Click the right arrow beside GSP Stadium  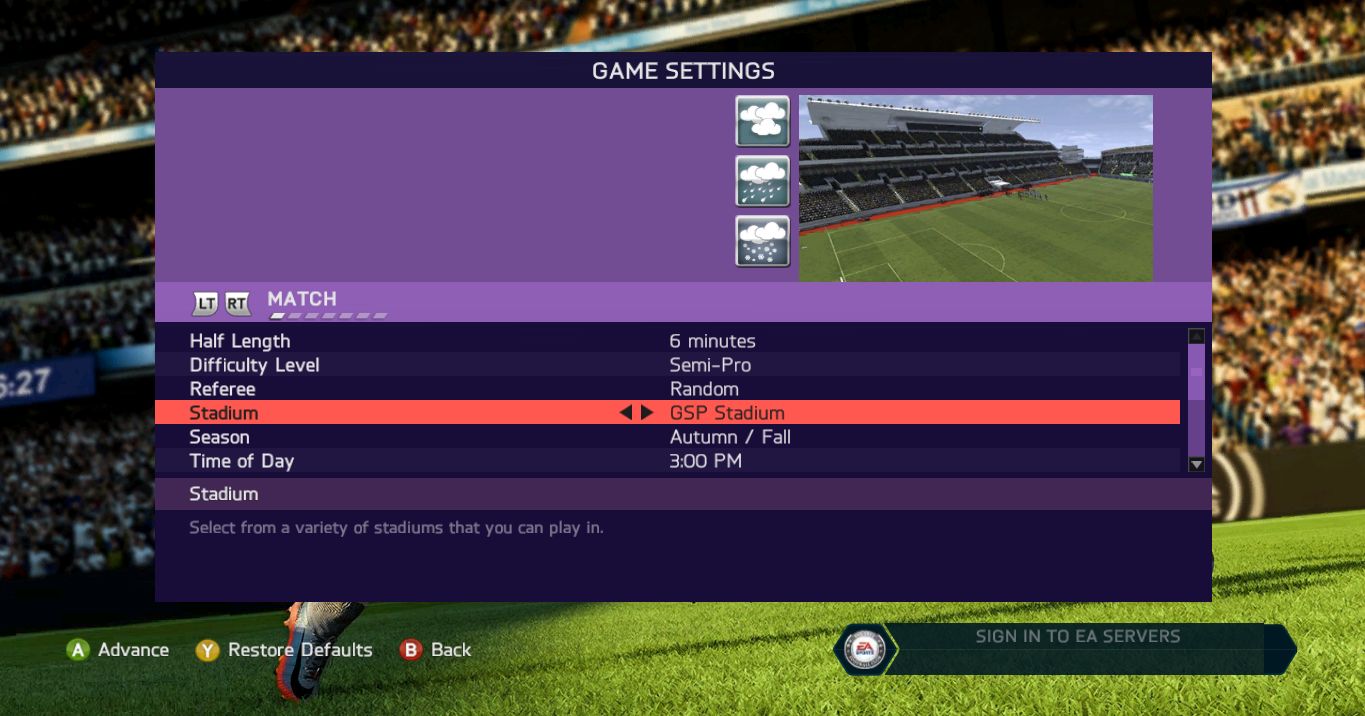[x=647, y=412]
